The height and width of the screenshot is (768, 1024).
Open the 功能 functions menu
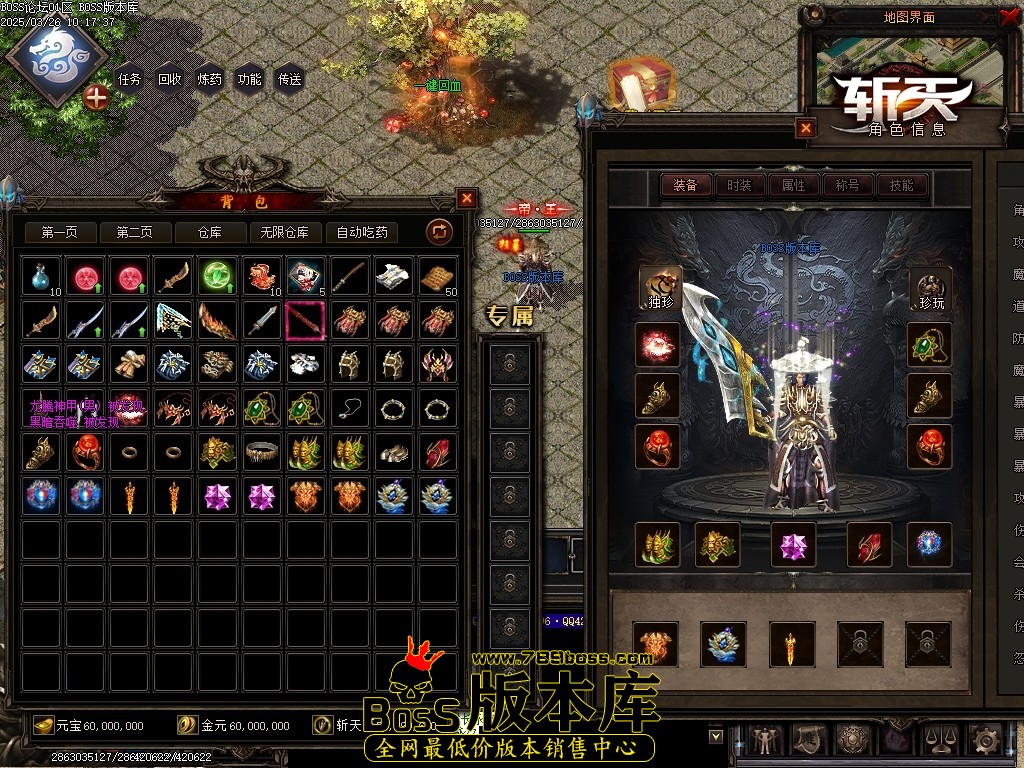coord(249,79)
